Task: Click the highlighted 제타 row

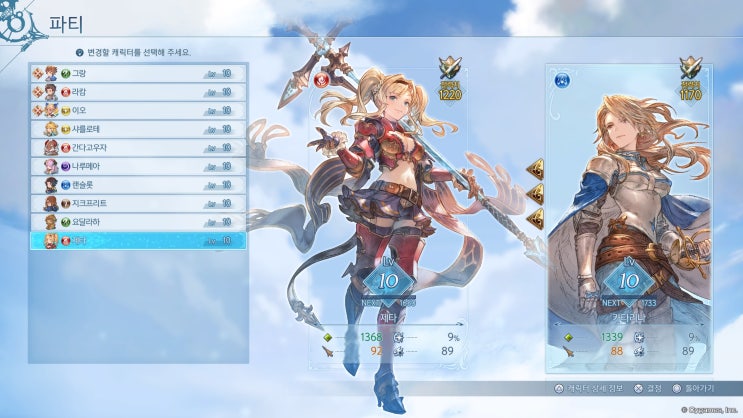Action: (138, 240)
